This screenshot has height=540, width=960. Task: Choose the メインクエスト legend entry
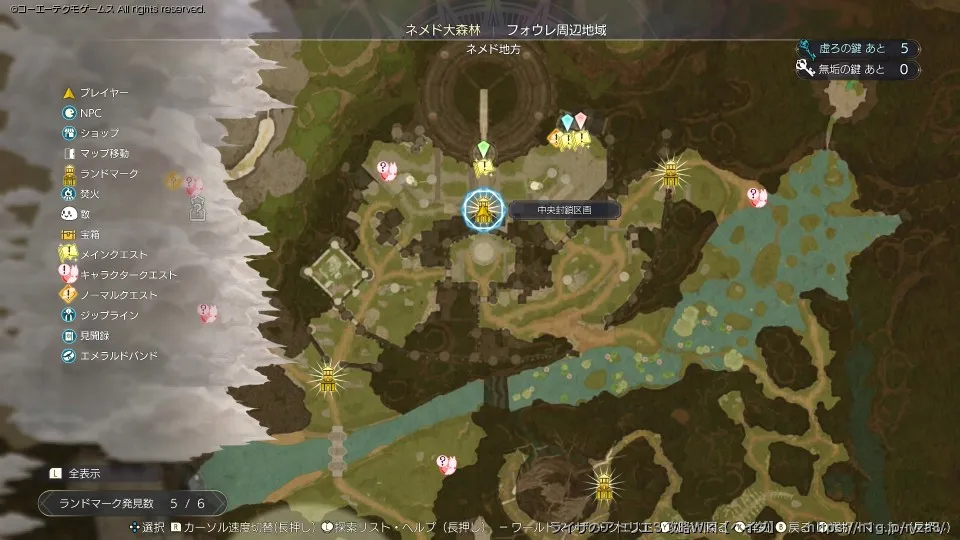[x=112, y=254]
